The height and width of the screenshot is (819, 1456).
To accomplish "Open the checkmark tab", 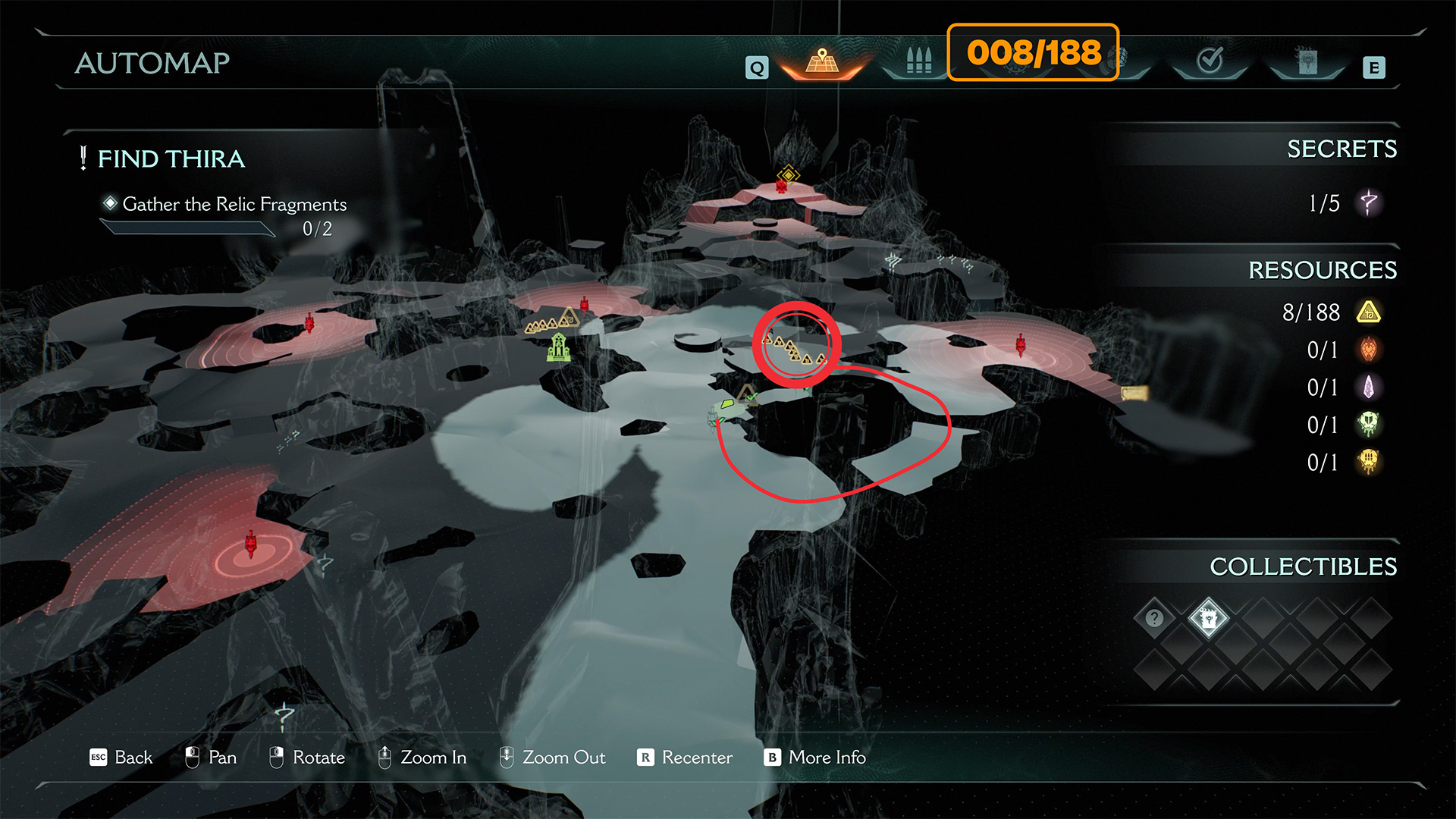I will [x=1210, y=61].
